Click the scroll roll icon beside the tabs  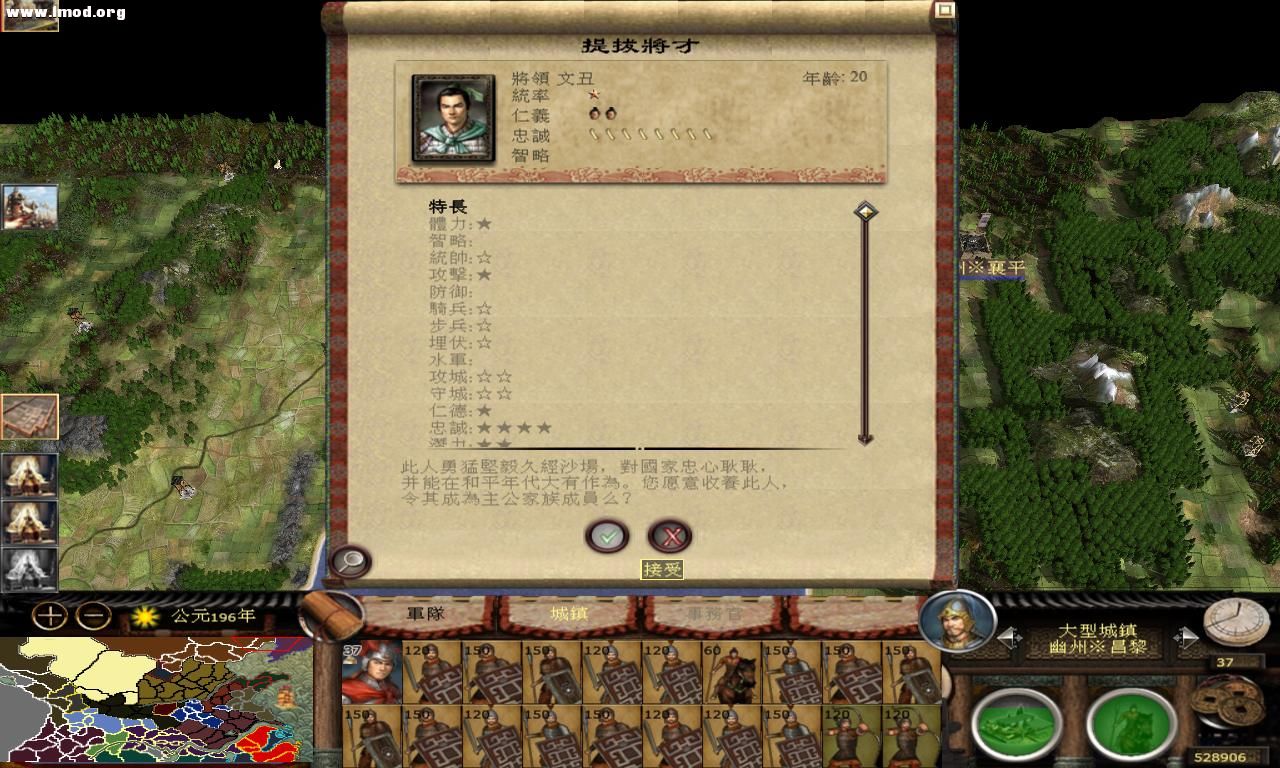click(x=333, y=614)
